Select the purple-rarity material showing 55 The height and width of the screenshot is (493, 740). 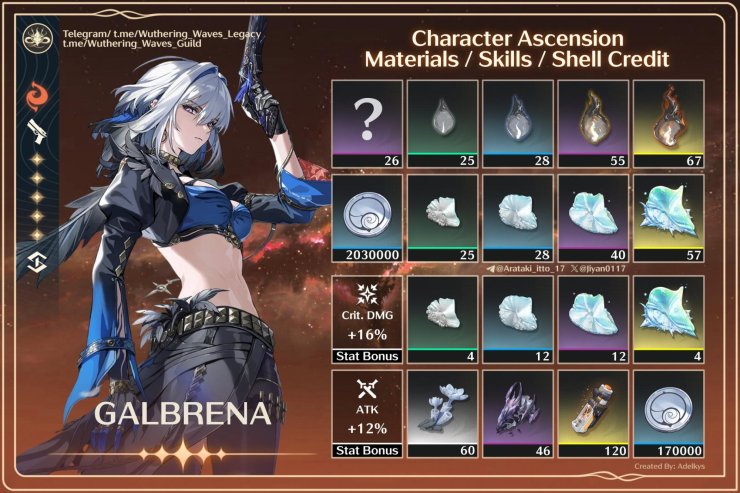[592, 123]
